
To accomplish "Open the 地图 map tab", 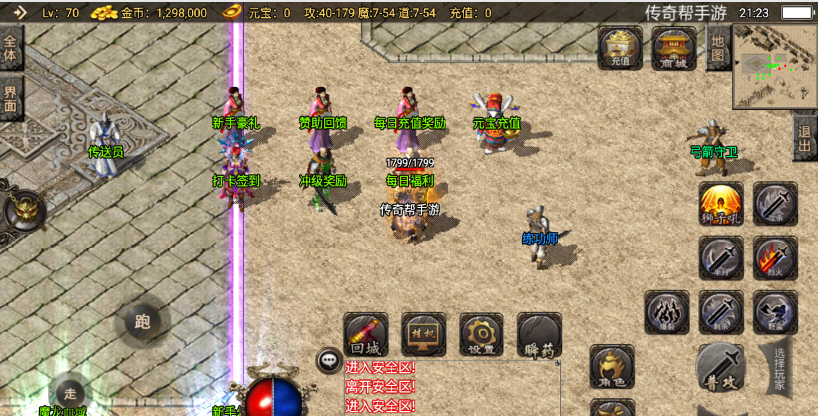I will pos(717,48).
